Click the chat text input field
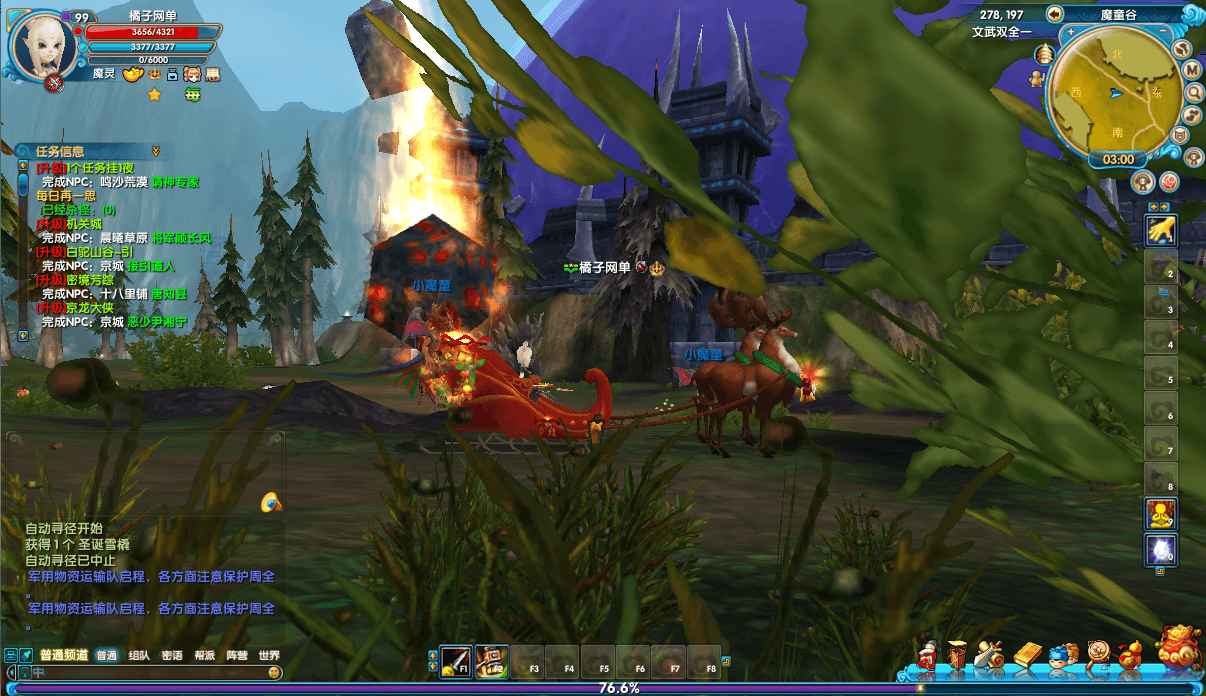The height and width of the screenshot is (696, 1206). click(150, 673)
